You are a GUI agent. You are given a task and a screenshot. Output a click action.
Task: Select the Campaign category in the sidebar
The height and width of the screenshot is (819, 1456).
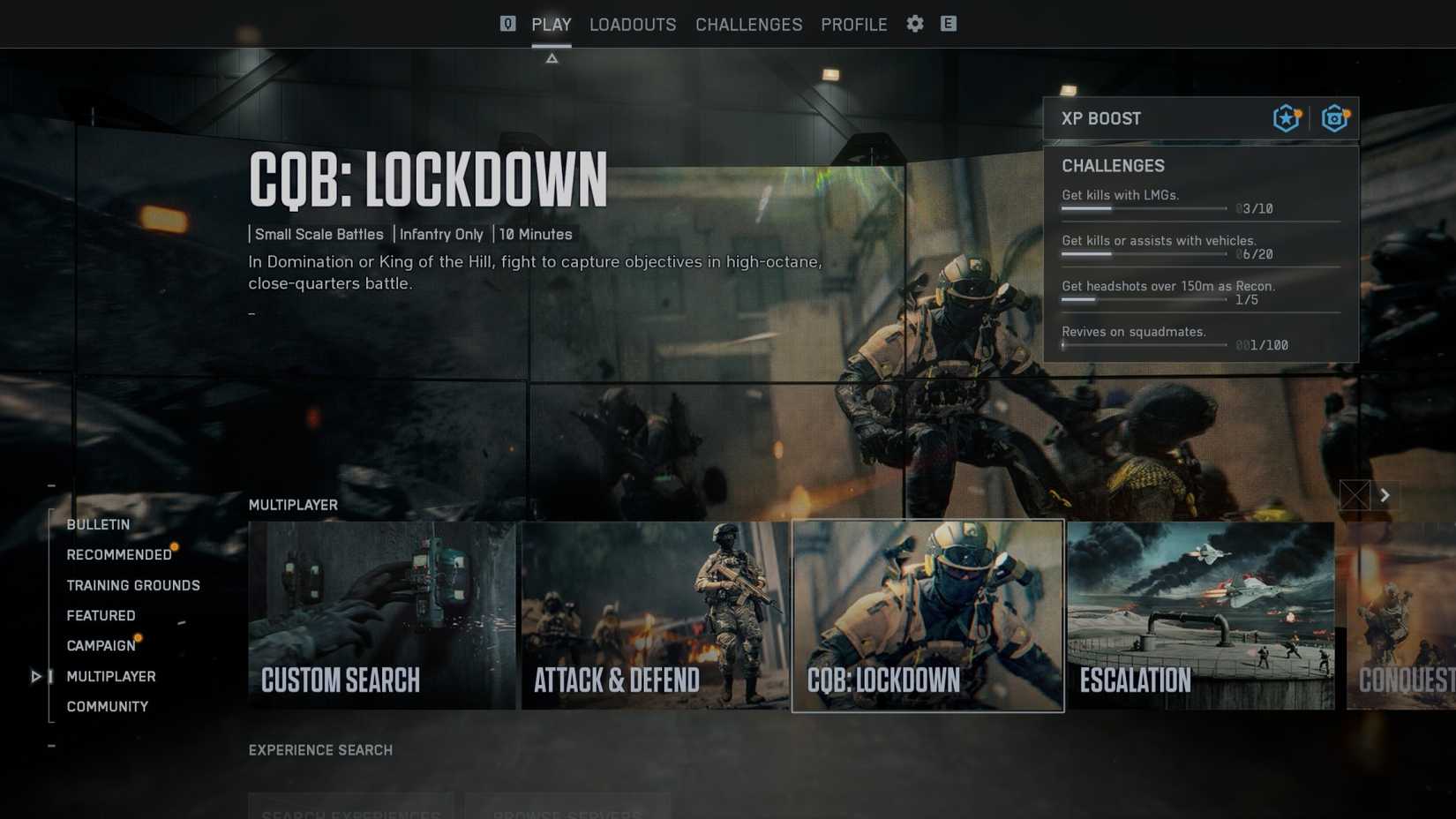tap(100, 645)
